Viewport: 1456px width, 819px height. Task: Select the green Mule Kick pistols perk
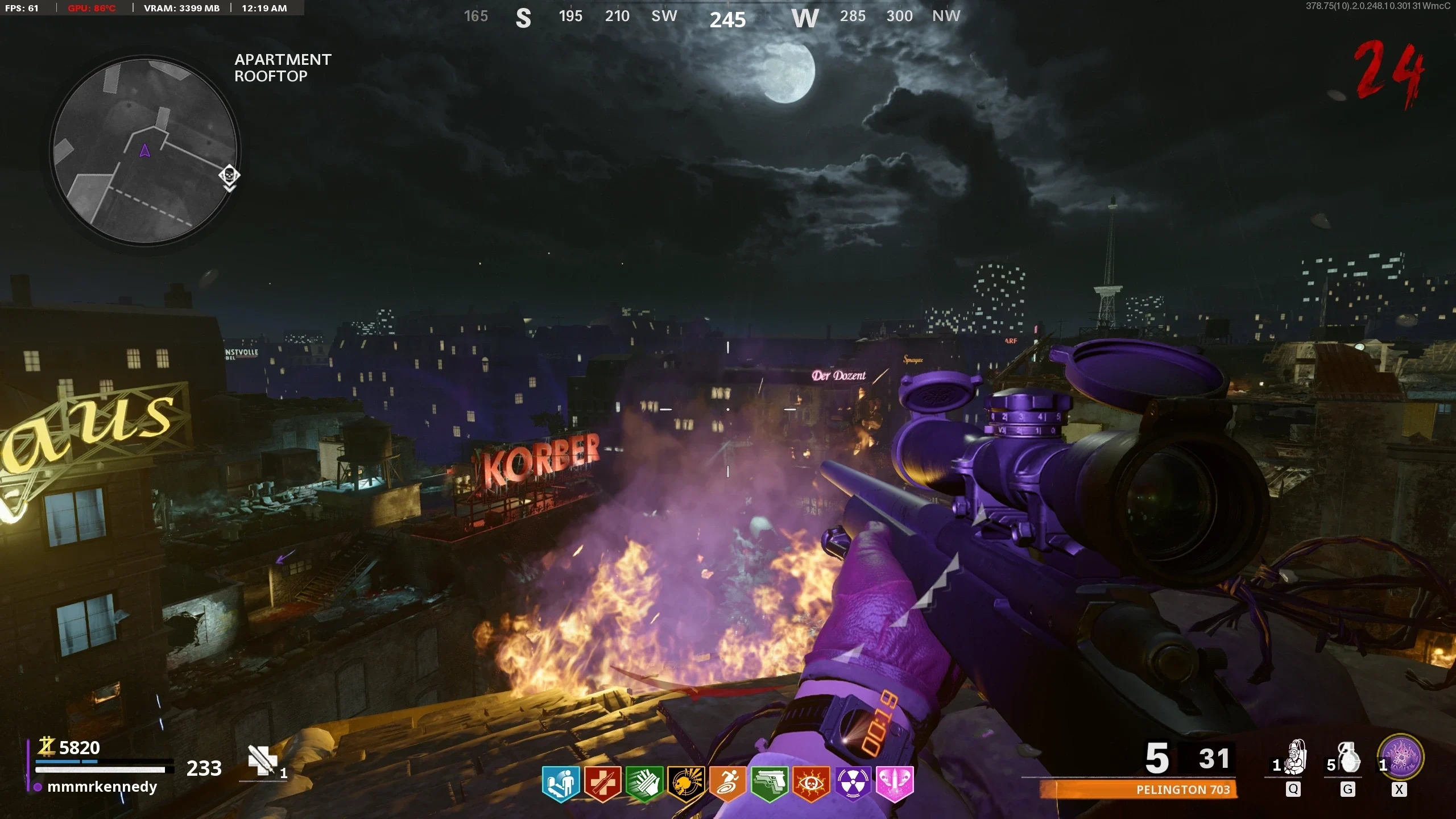(x=769, y=784)
